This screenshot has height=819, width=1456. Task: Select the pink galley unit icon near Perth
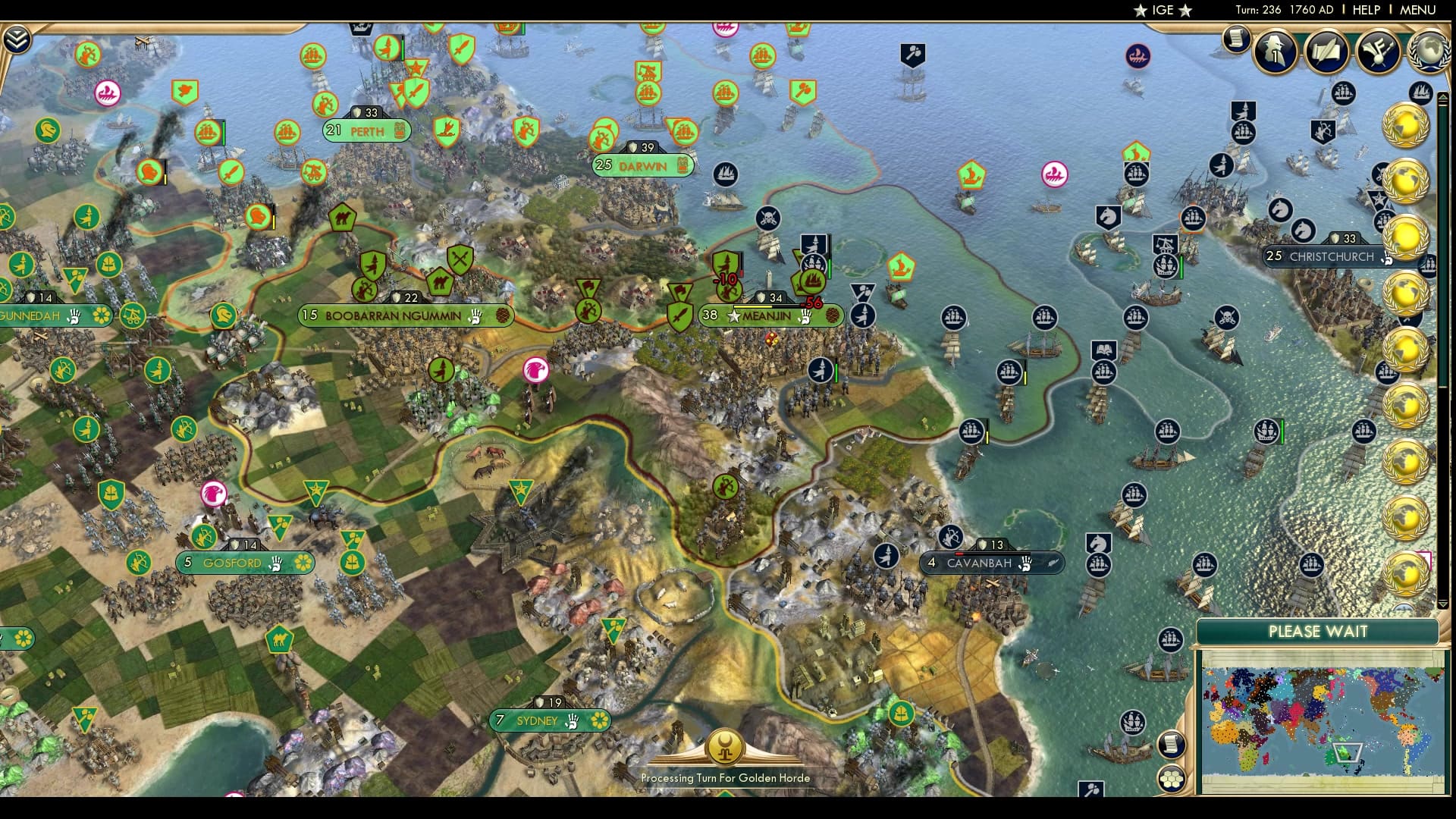pyautogui.click(x=108, y=92)
